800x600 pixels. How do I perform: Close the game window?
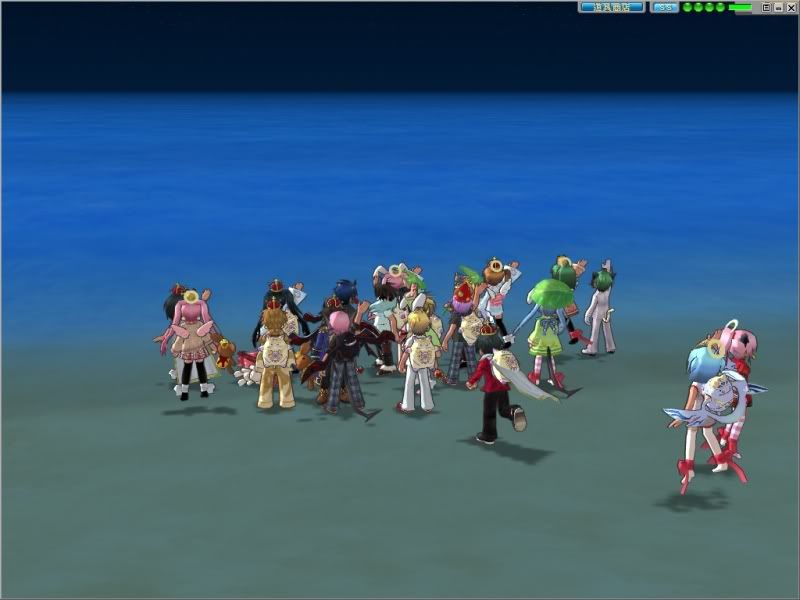pyautogui.click(x=791, y=7)
